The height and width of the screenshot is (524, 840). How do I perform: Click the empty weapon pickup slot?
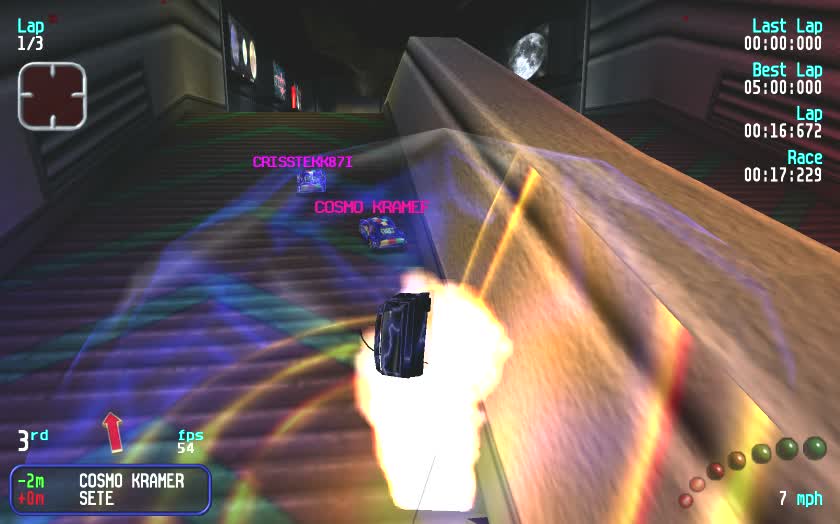pos(52,94)
